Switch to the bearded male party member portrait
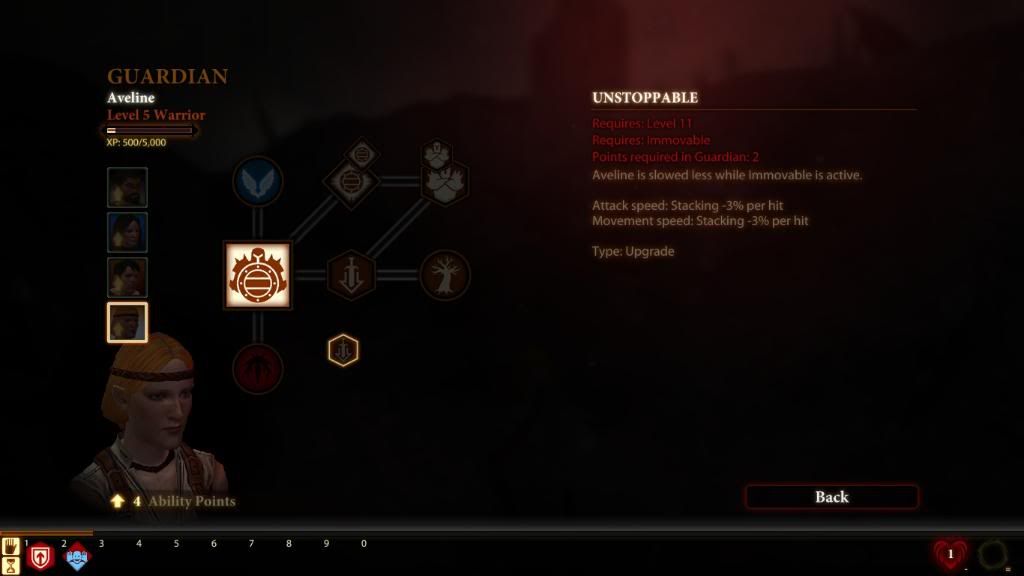Image resolution: width=1024 pixels, height=576 pixels. [x=127, y=187]
